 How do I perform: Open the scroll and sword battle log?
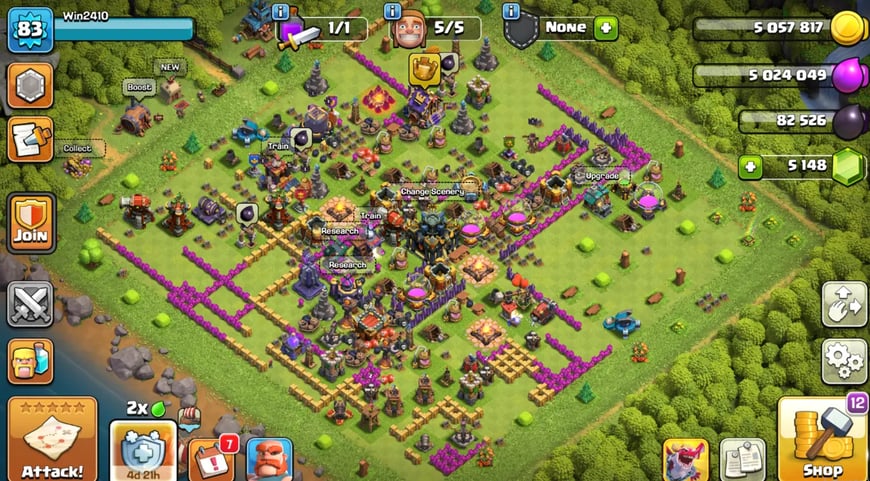click(x=30, y=140)
